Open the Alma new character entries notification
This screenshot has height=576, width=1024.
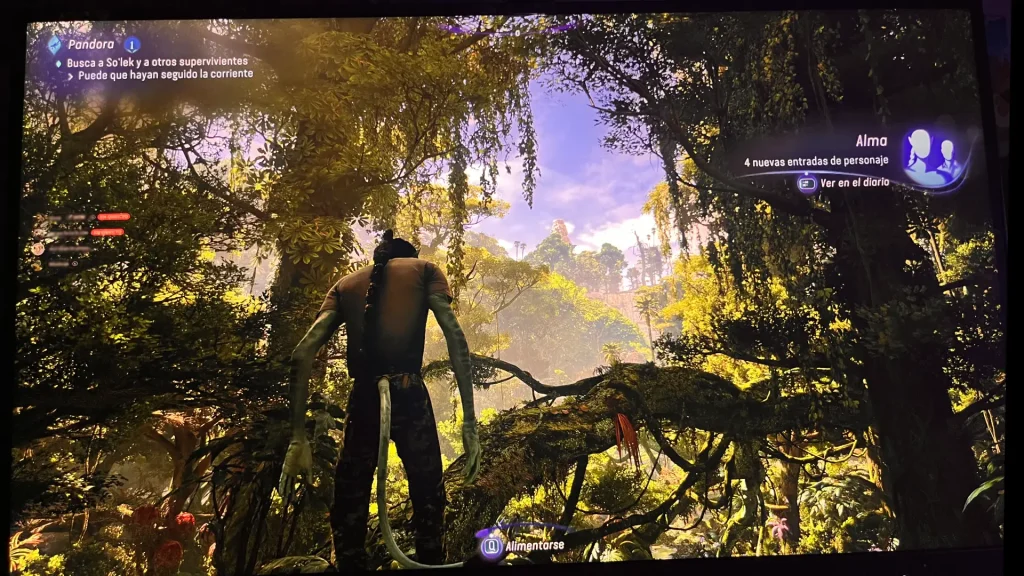pos(816,161)
